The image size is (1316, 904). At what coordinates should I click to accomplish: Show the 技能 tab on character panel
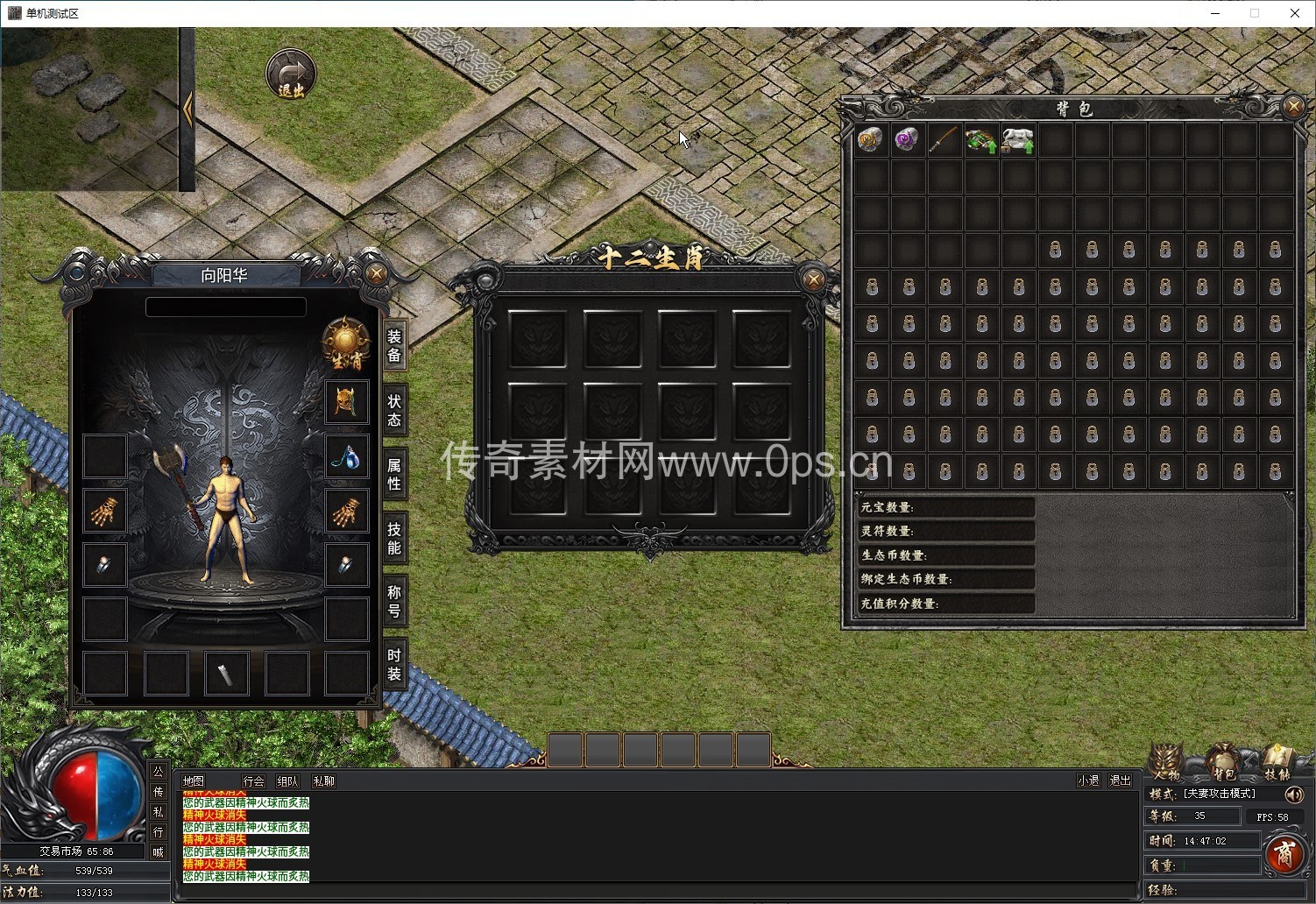click(394, 538)
